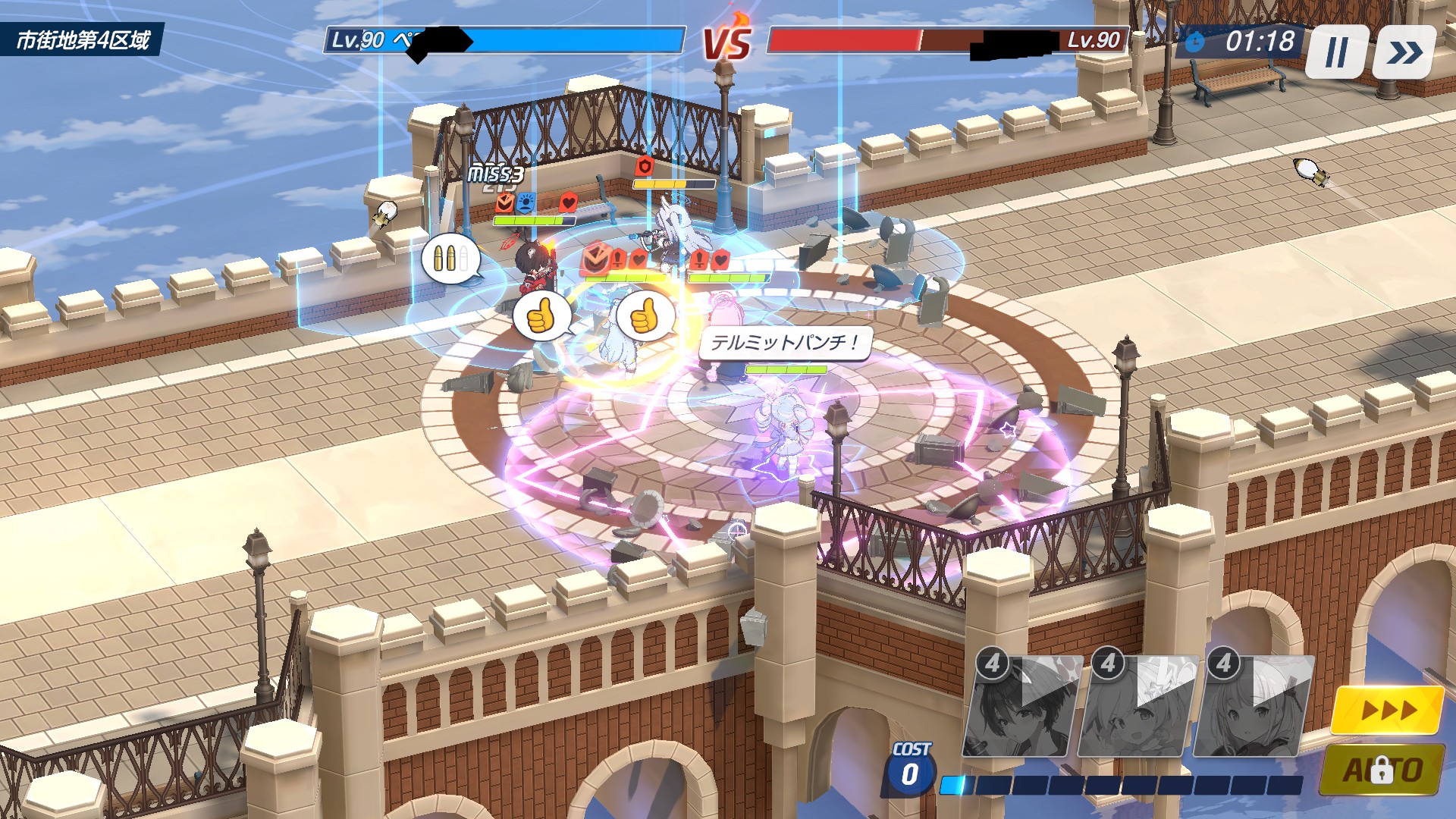Select the dark-haired student skill card
The height and width of the screenshot is (819, 1456).
1023,707
